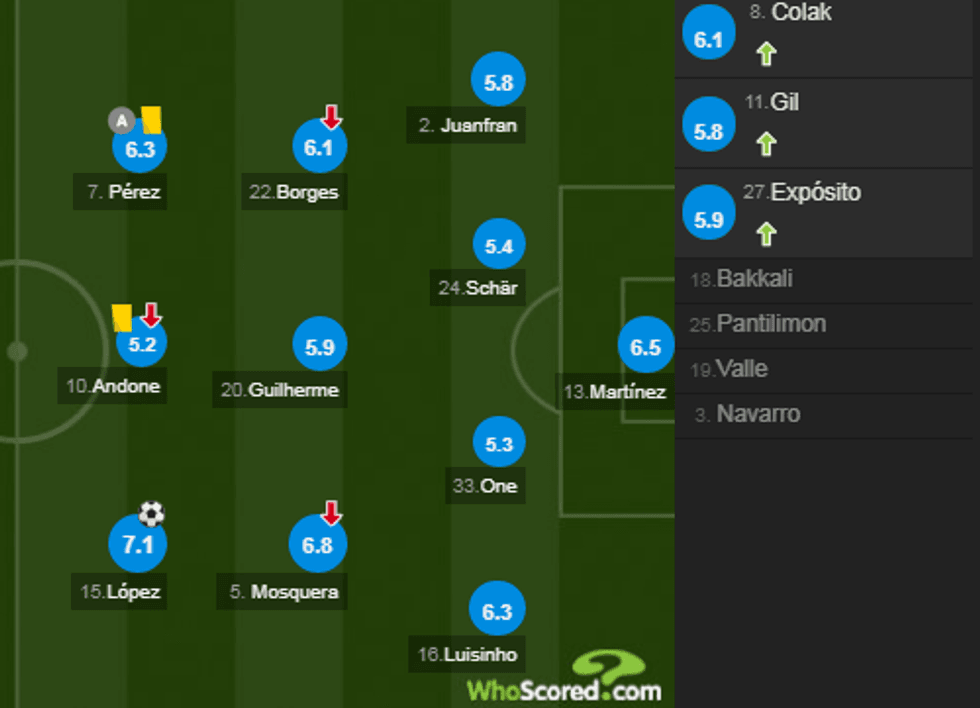Select goalkeeper Martínez's rating circle
Screen dimensions: 980x708
645,347
